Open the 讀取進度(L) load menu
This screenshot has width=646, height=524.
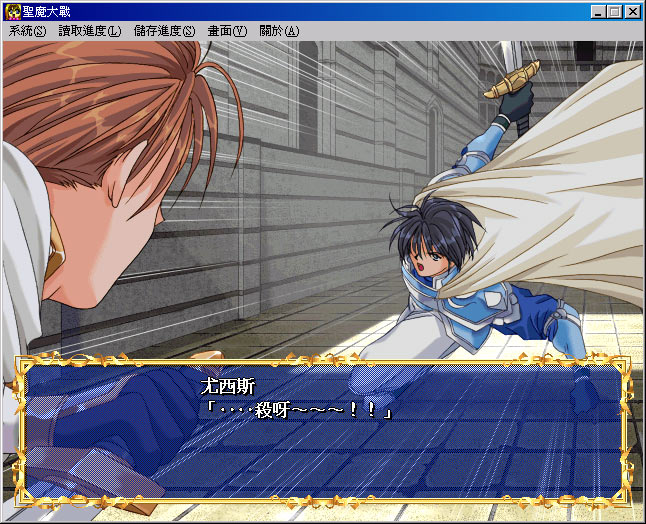89,31
